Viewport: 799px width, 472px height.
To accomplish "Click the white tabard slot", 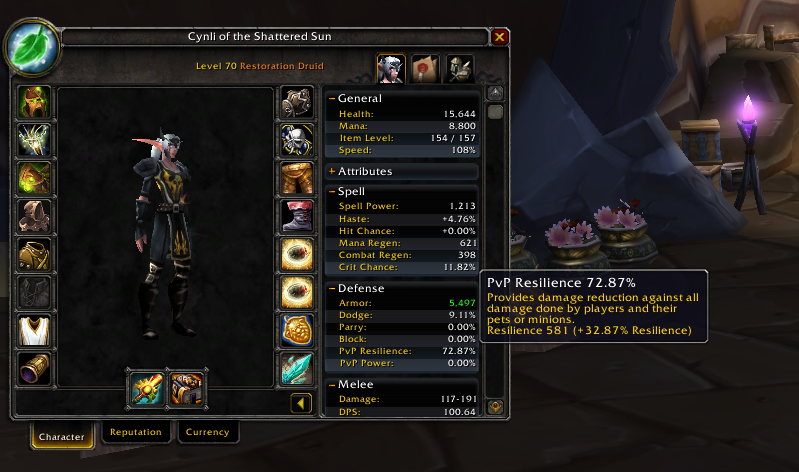I will pos(35,329).
